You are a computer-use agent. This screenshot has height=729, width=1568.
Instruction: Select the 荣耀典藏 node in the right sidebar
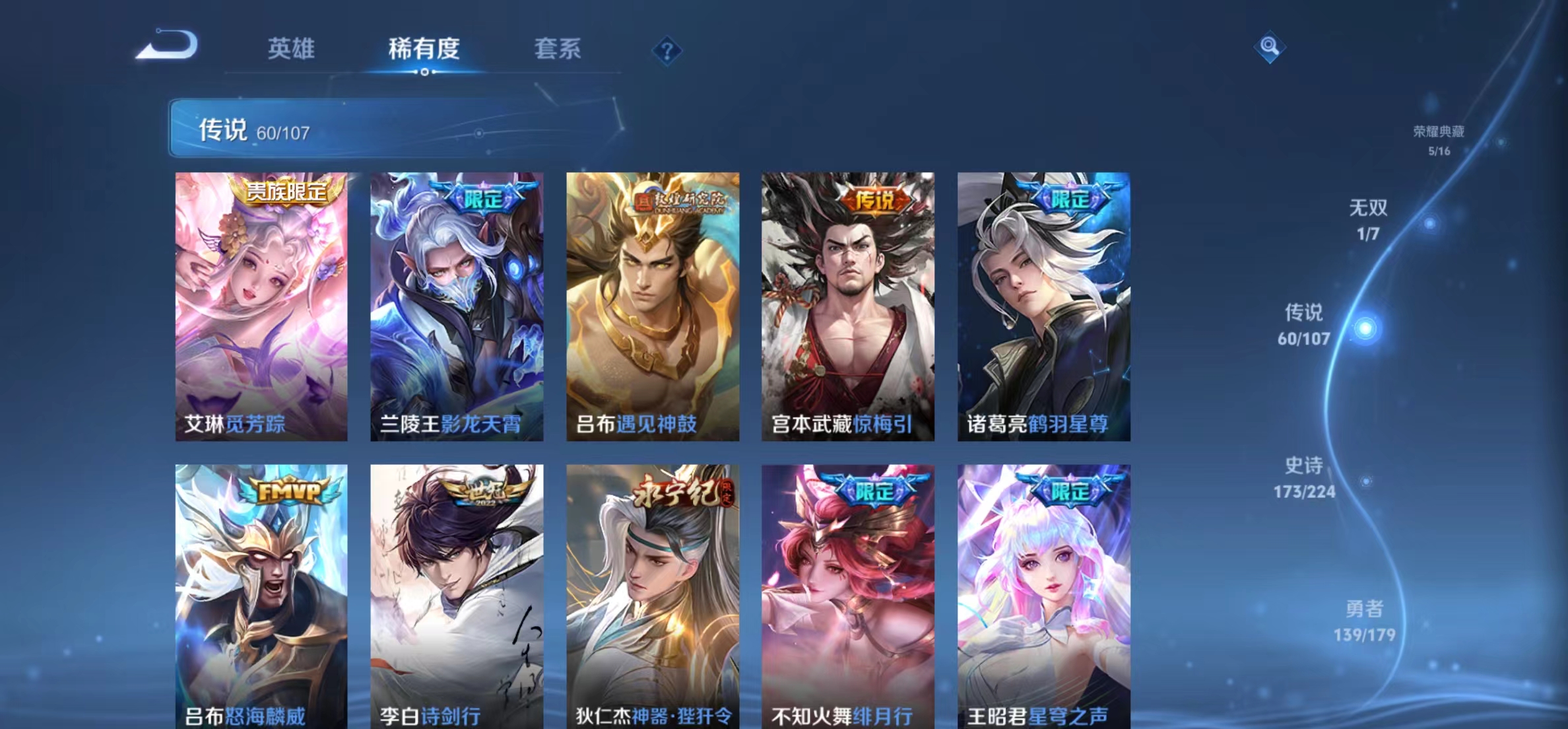point(1437,139)
